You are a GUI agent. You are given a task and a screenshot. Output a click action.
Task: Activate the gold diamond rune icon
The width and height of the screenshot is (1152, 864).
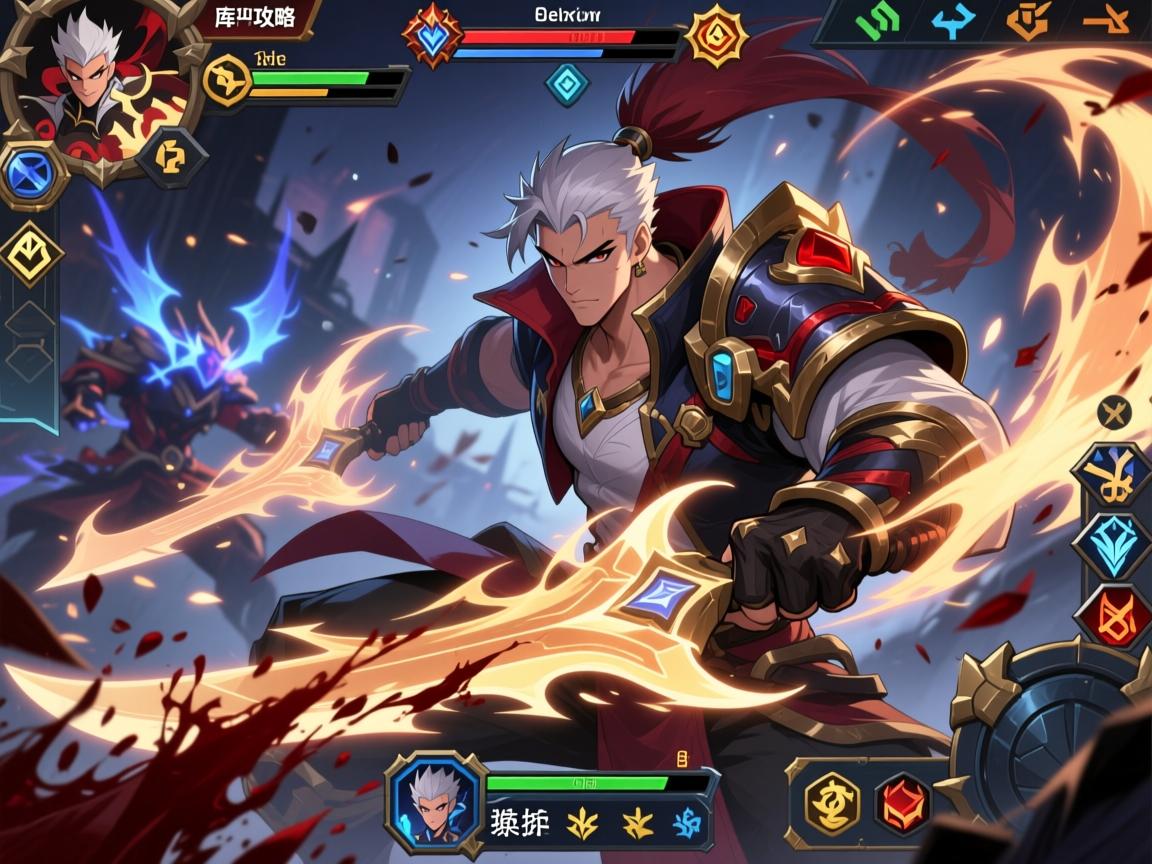pyautogui.click(x=31, y=253)
